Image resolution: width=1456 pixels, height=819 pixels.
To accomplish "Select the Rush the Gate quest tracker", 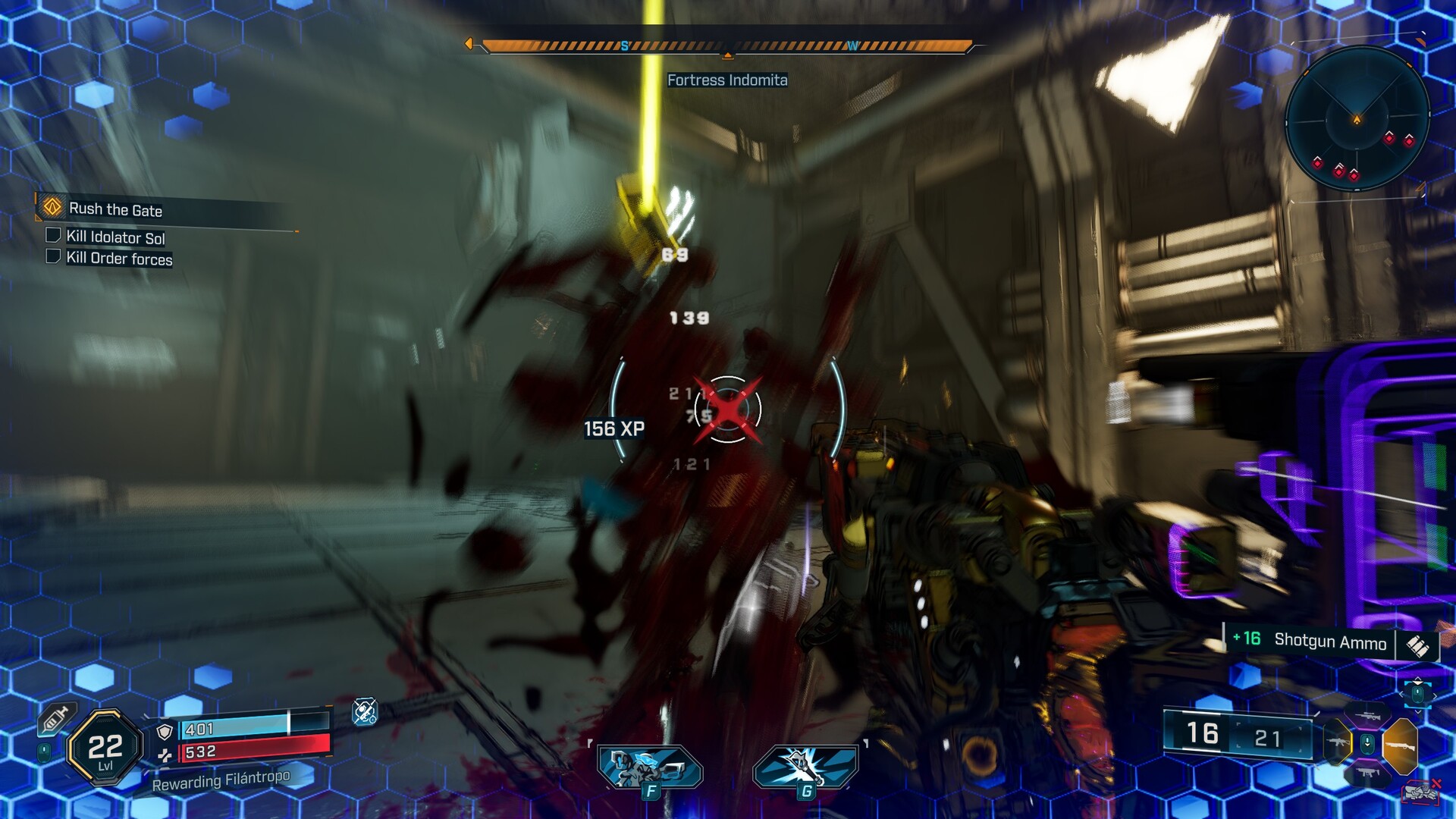I will (115, 209).
